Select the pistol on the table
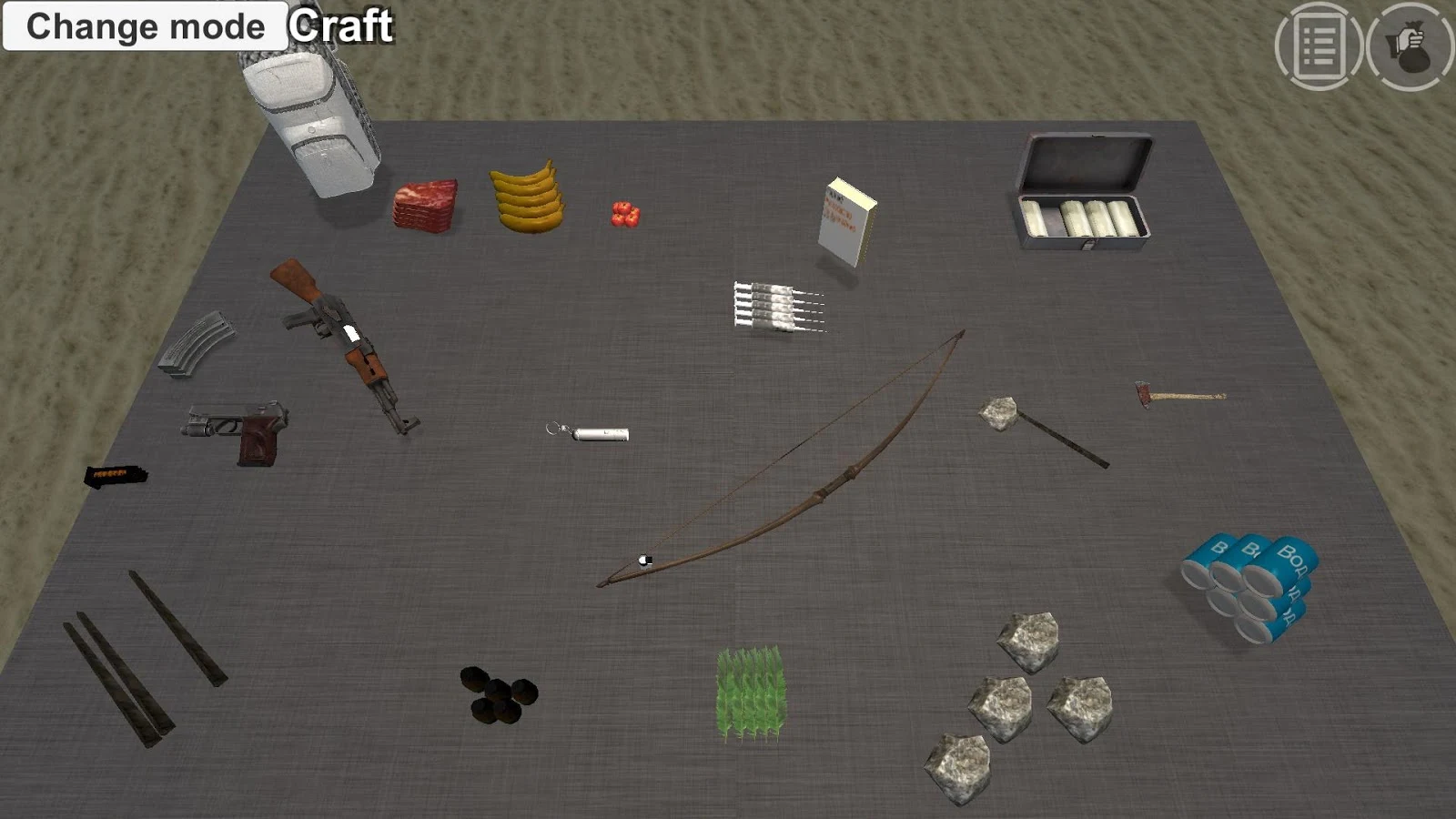Image resolution: width=1456 pixels, height=819 pixels. coord(237,430)
